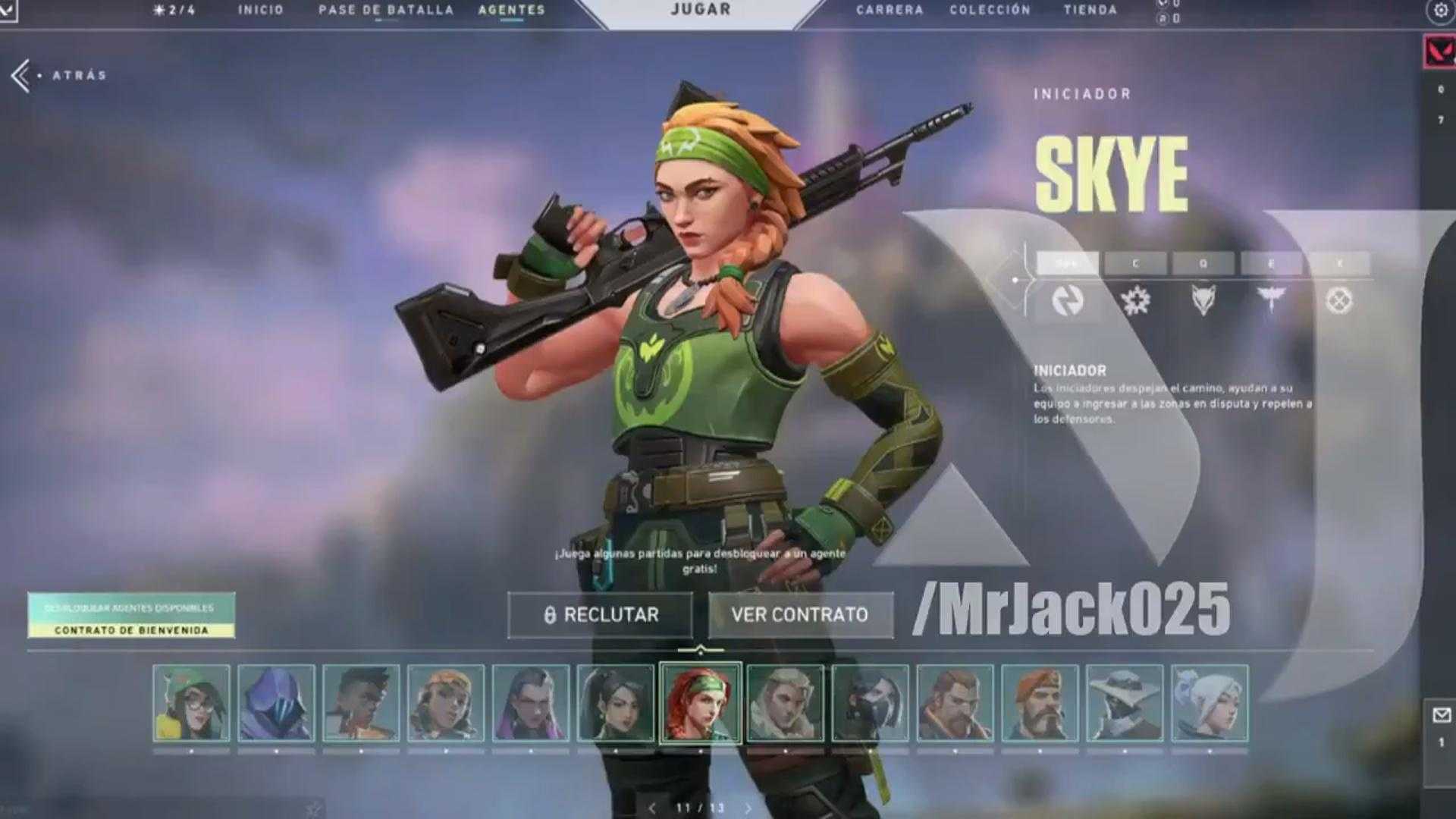Open the settings gear in the top-right corner
This screenshot has width=1456, height=819.
point(1440,10)
